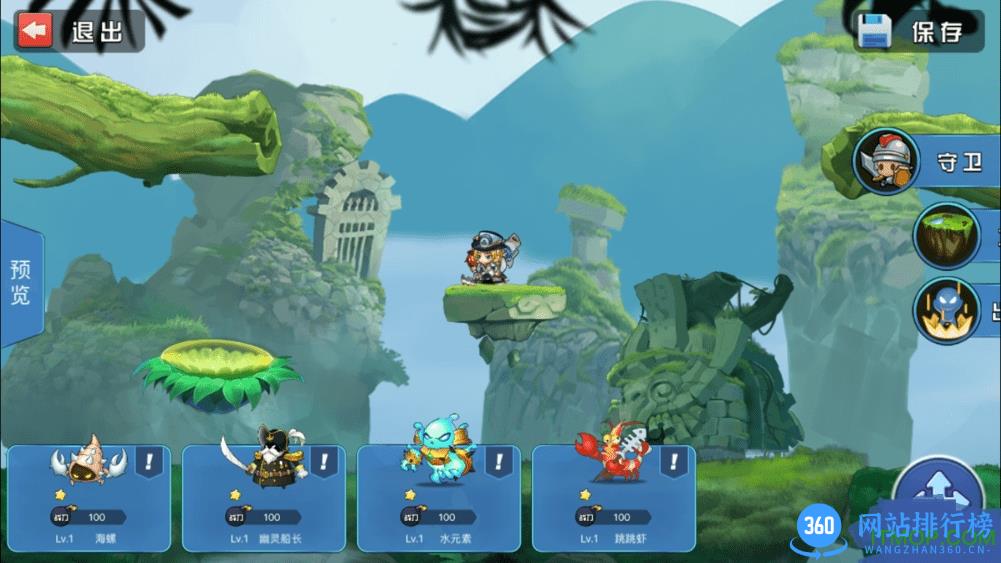Click the round blue up-arrow button
Viewport: 1001px width, 563px height.
(x=937, y=490)
